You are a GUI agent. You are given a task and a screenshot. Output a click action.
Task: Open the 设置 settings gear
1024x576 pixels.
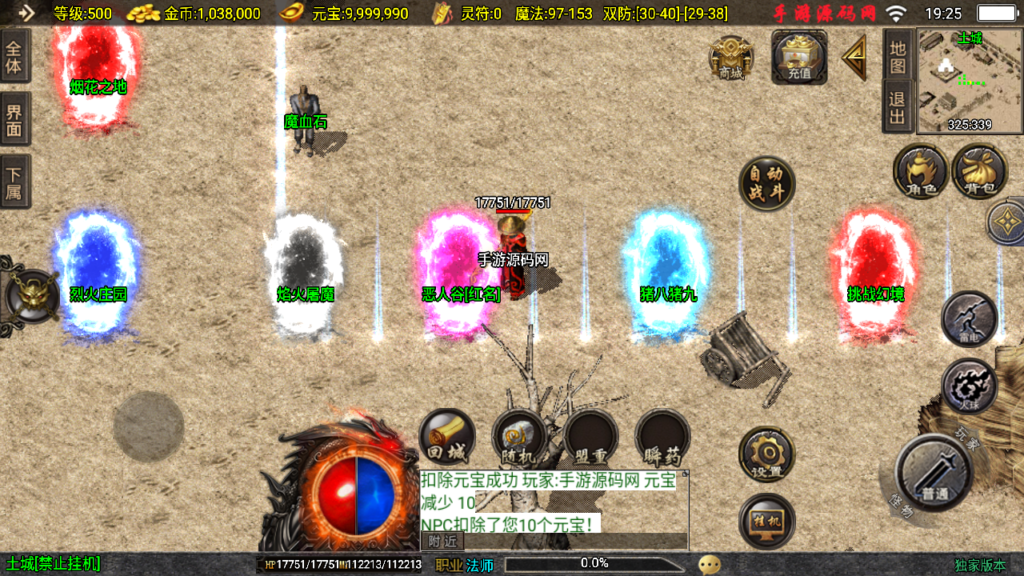click(x=767, y=453)
